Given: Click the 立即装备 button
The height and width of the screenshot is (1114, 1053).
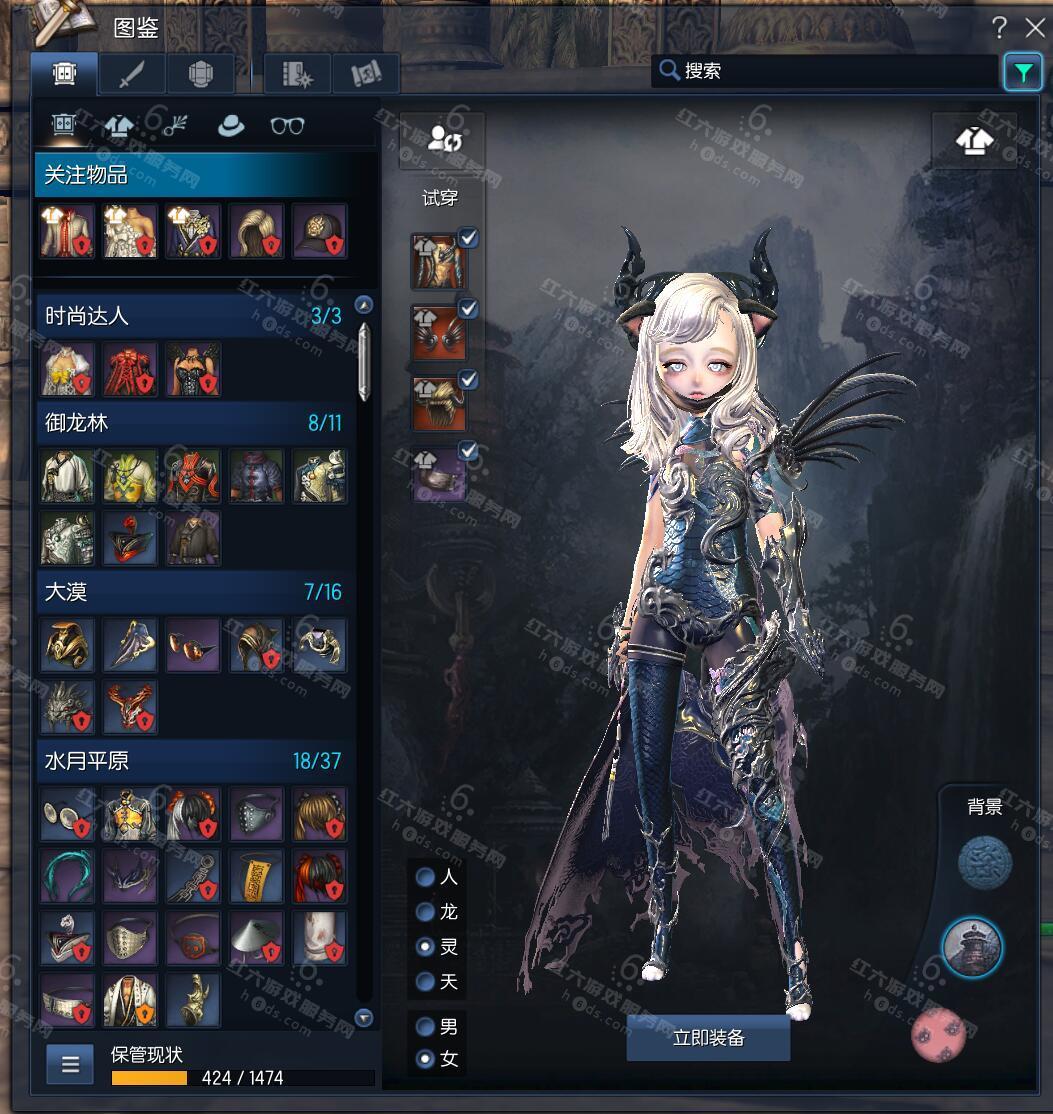Looking at the screenshot, I should 708,1038.
